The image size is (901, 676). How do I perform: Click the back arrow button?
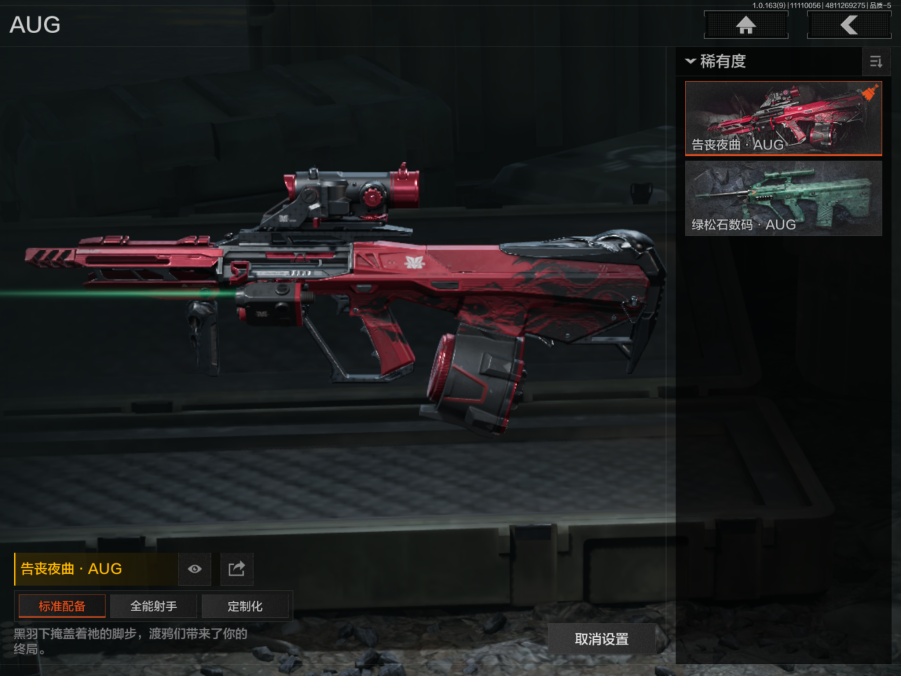(849, 25)
